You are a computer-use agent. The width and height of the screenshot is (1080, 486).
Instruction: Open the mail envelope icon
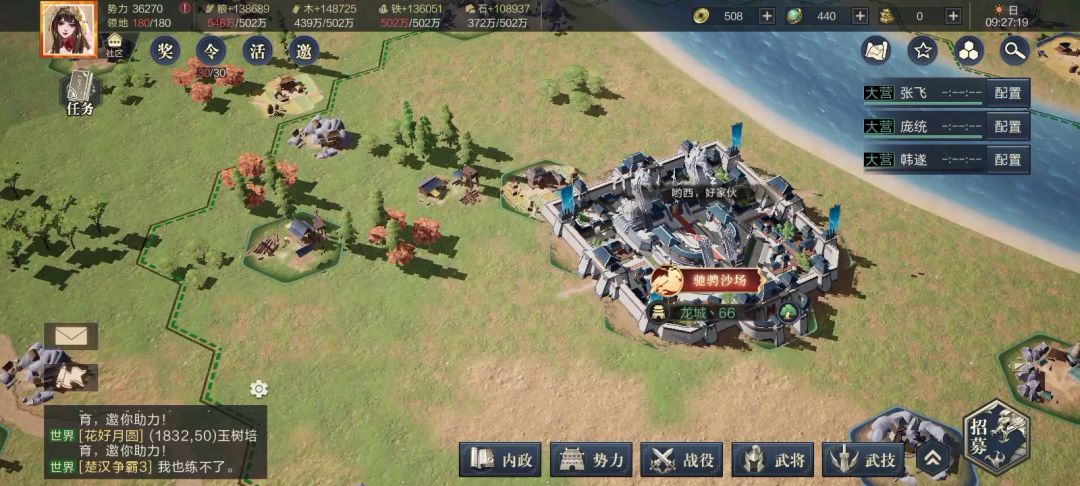point(71,336)
